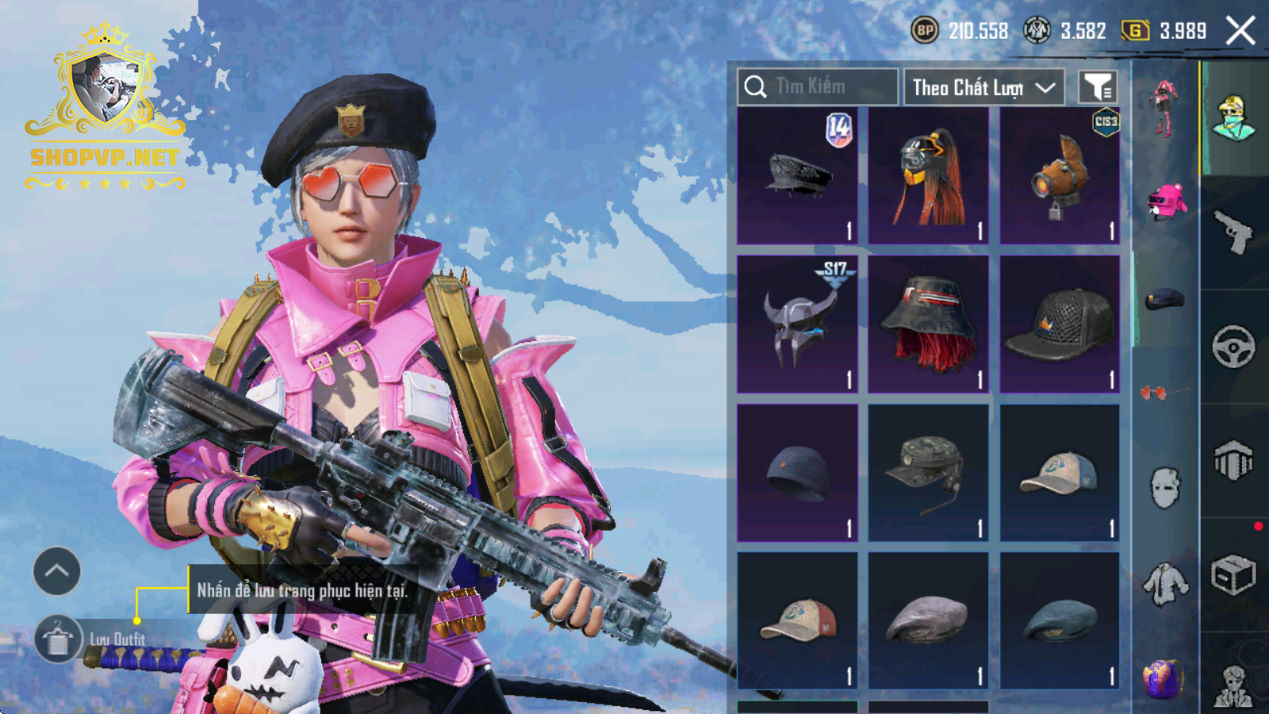Choose the orange-haired mask headgear

pos(928,176)
